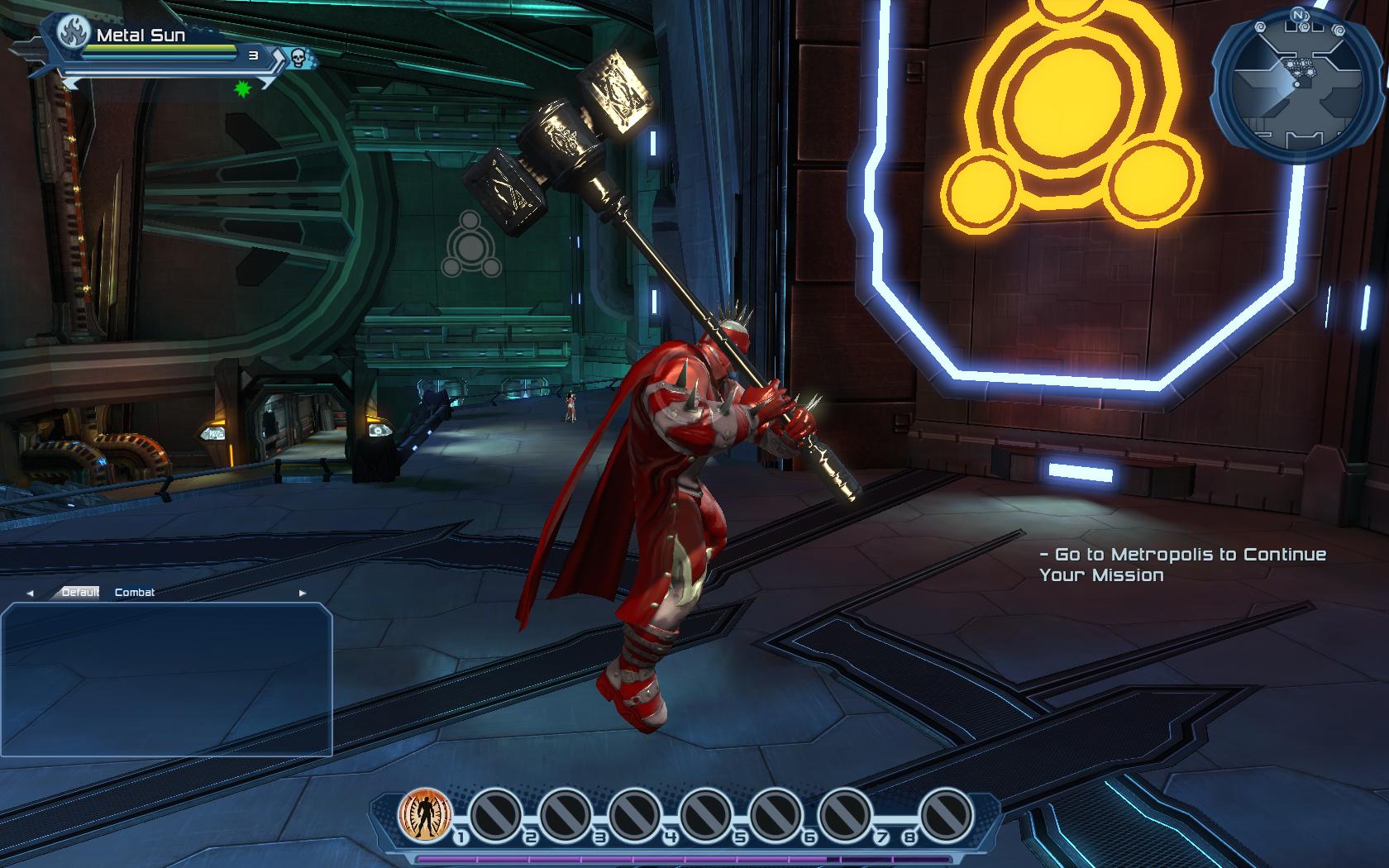Switch to the Combat chat tab
Screen dimensions: 1389x868
pos(135,593)
